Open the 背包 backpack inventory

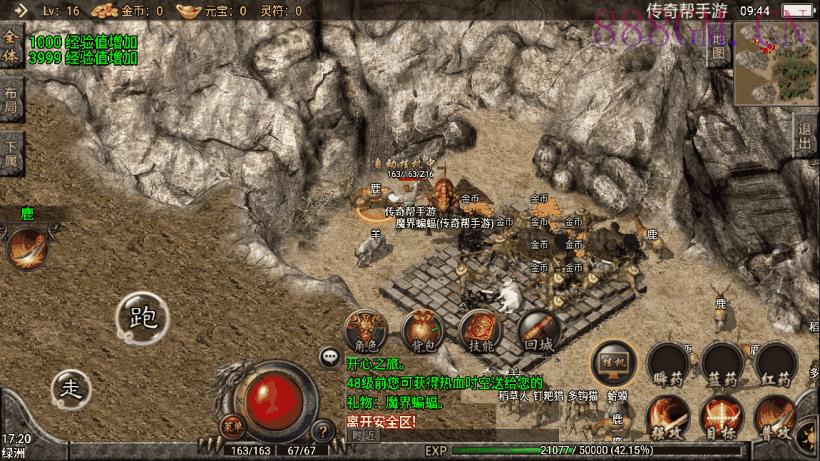[422, 332]
